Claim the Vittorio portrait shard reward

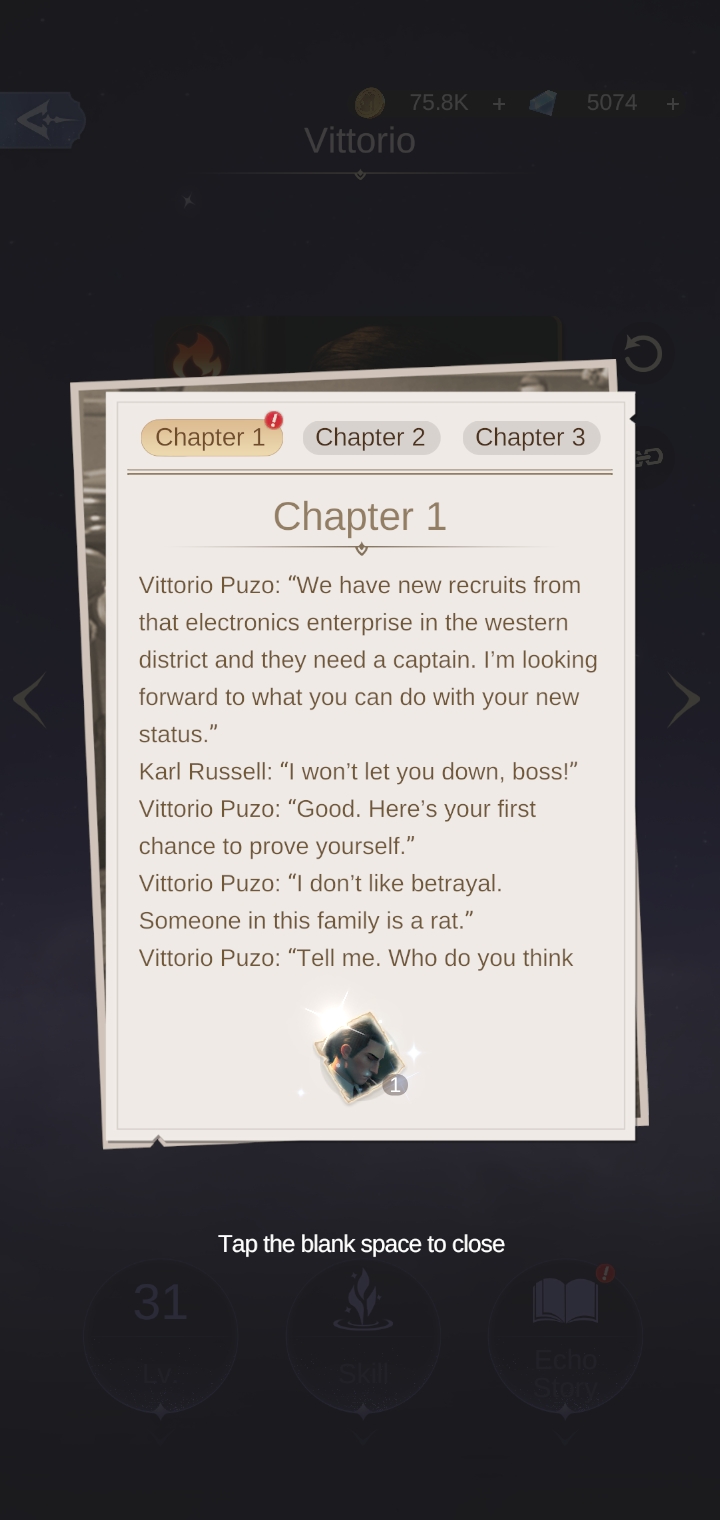point(359,1057)
